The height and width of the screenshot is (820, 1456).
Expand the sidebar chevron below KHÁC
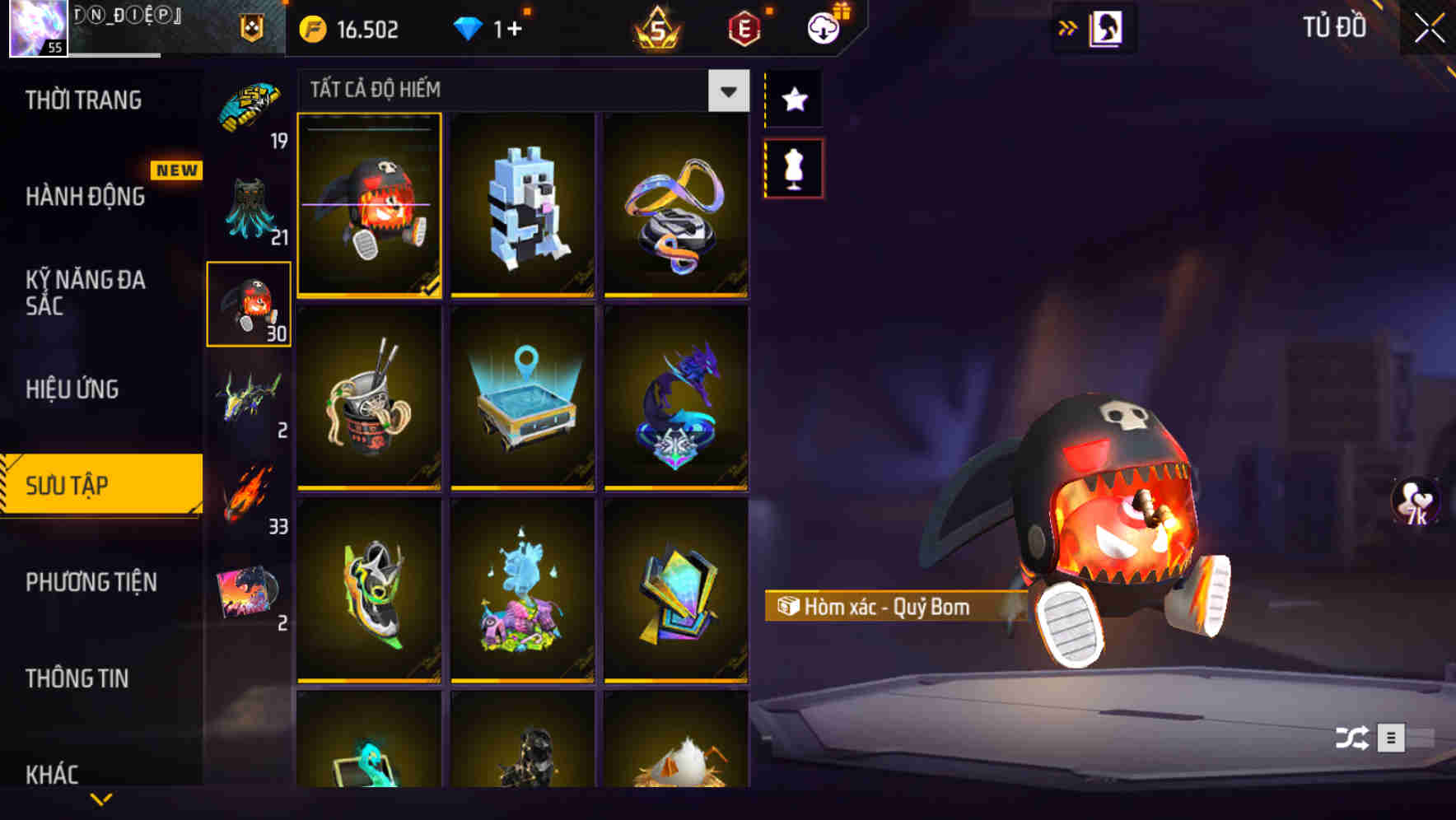coord(100,800)
